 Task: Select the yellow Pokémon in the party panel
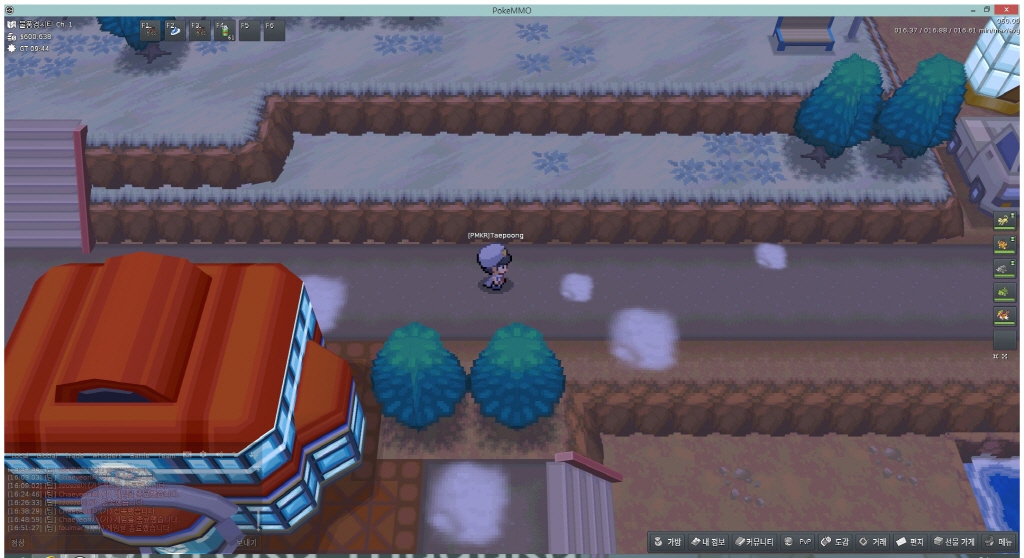click(x=1003, y=219)
